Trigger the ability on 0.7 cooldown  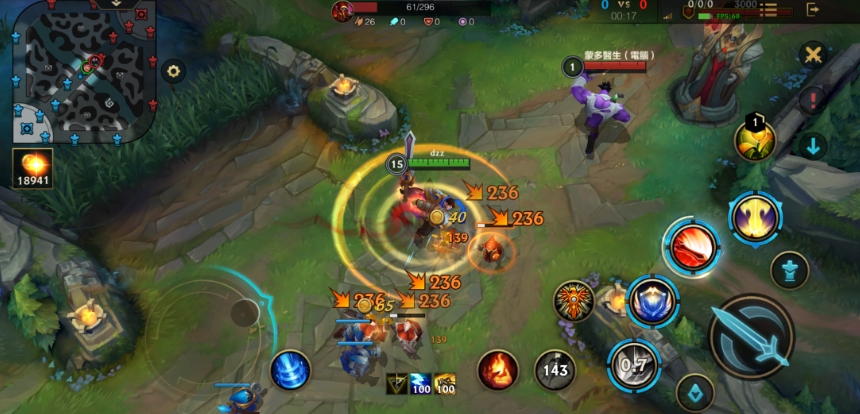[x=633, y=364]
